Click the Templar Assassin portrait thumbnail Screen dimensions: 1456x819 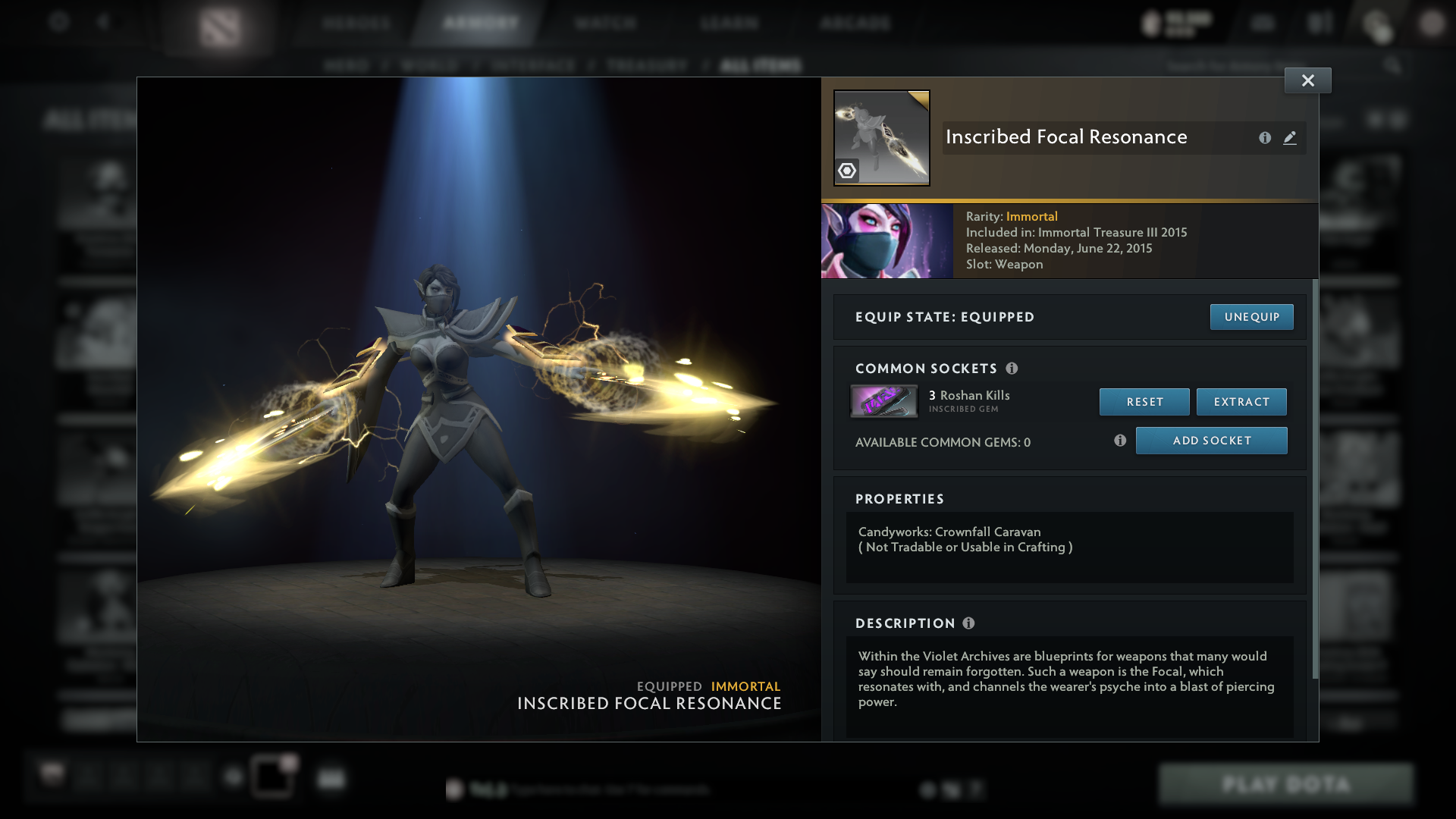886,240
